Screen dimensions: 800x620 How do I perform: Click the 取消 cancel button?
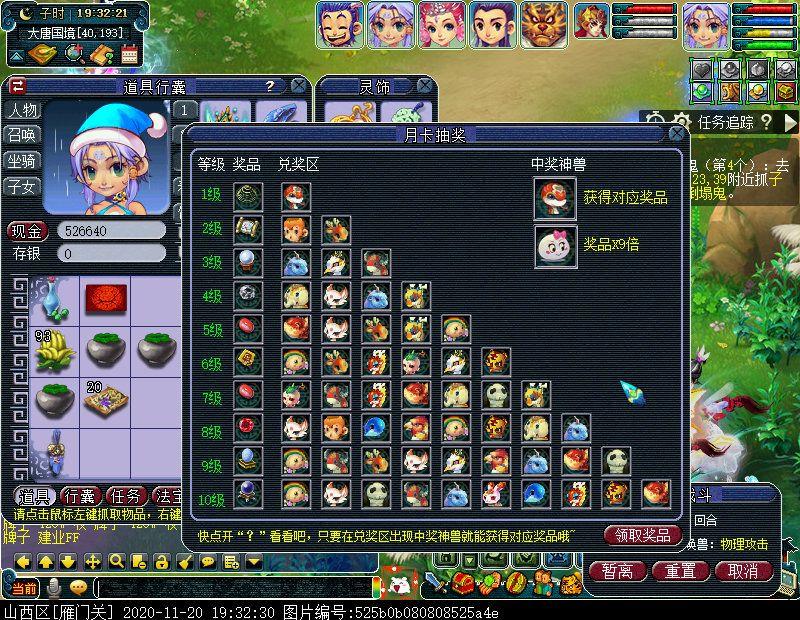[x=743, y=571]
